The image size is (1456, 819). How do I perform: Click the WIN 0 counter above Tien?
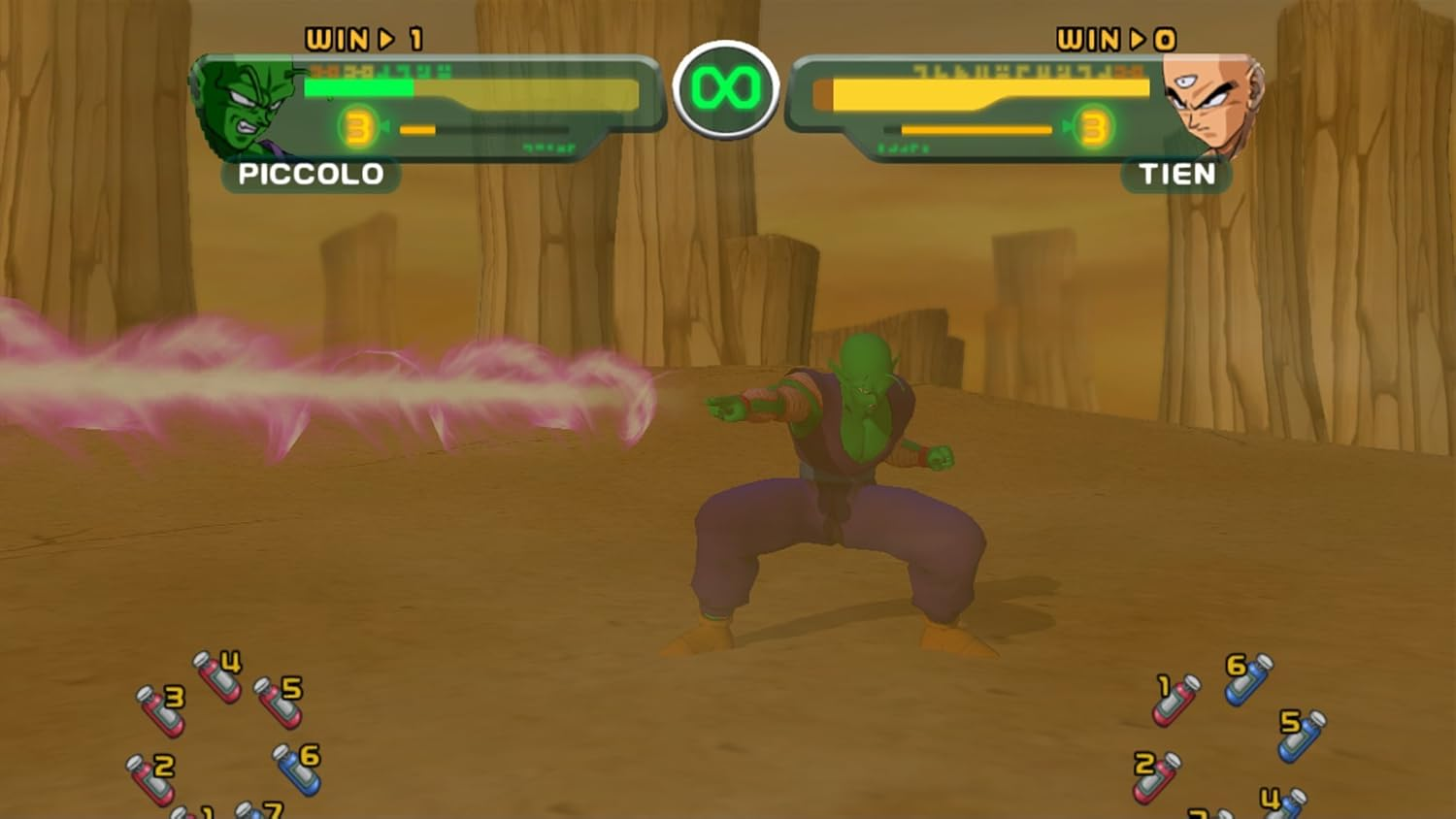pos(1115,37)
